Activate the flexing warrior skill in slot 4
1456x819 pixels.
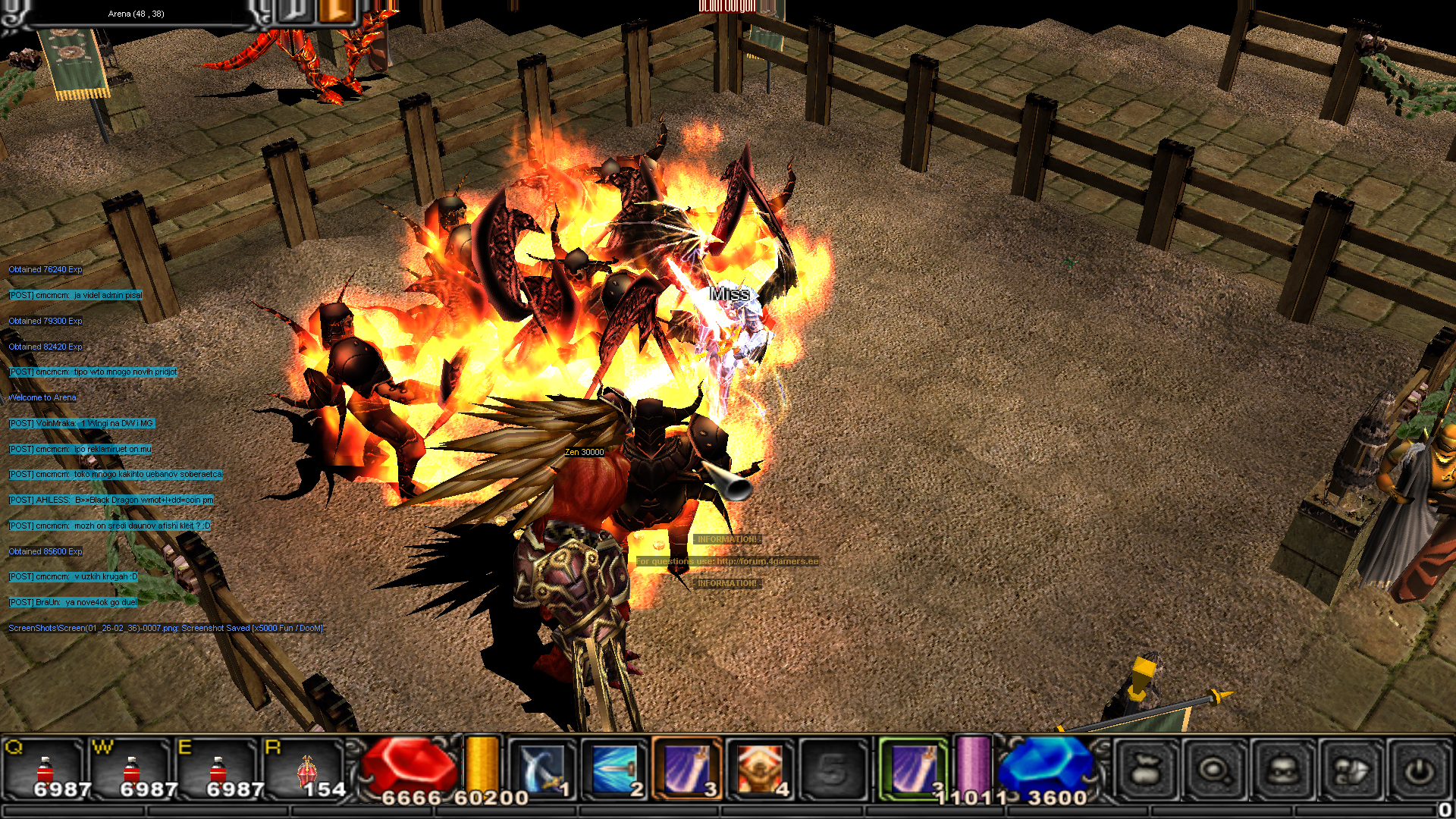pyautogui.click(x=760, y=769)
